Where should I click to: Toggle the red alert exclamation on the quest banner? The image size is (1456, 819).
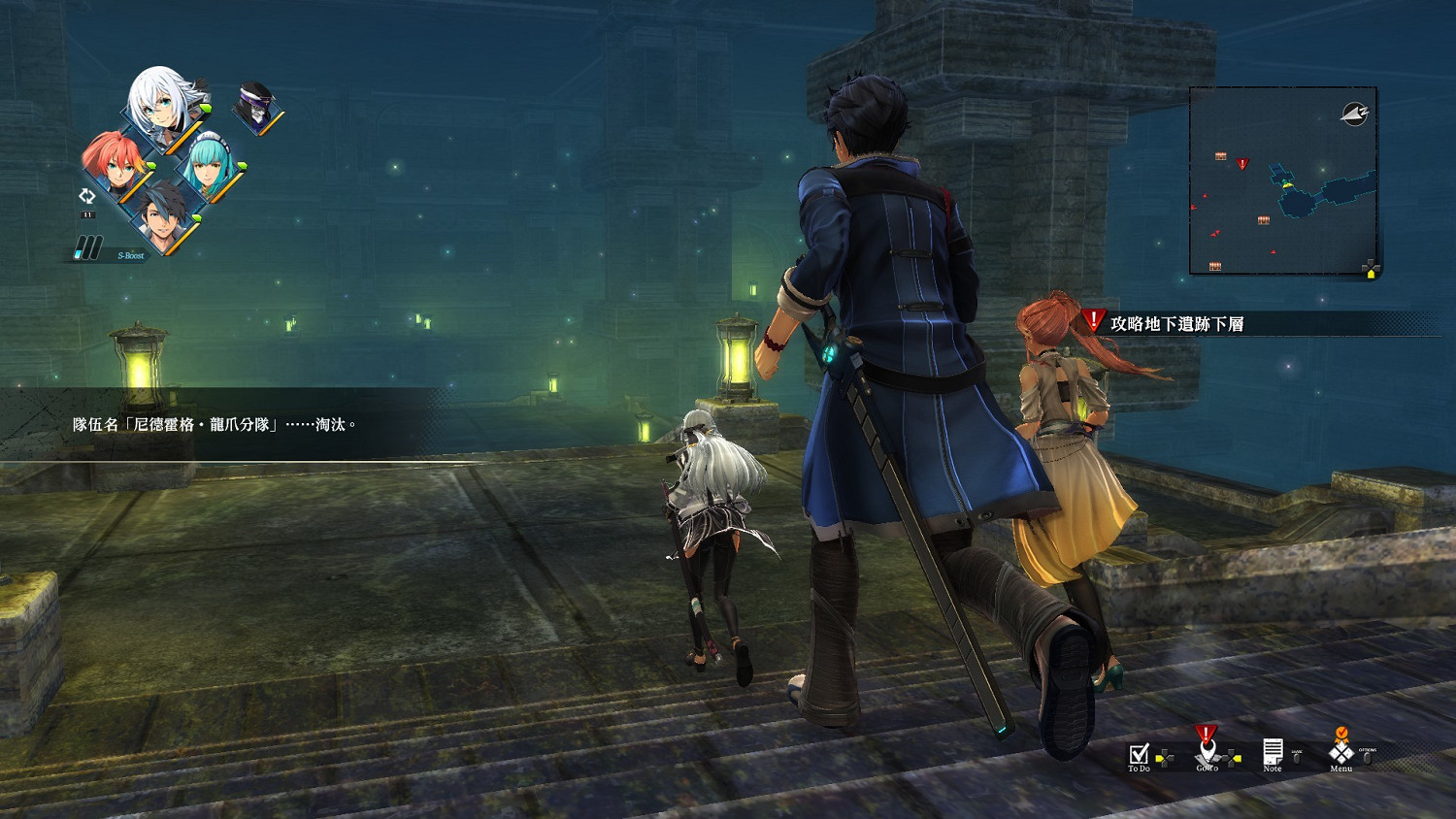point(1092,317)
